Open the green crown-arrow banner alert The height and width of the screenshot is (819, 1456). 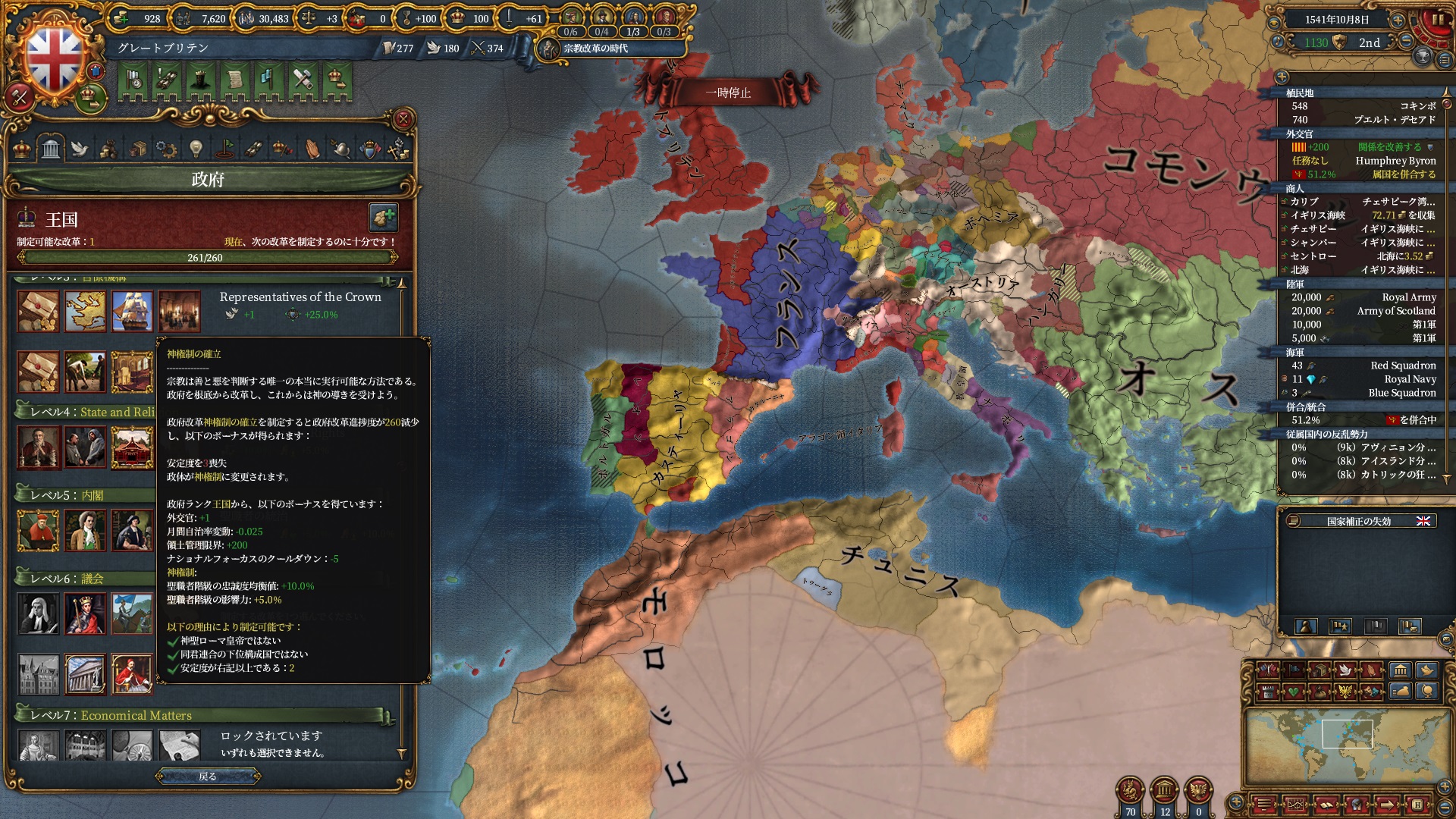335,80
